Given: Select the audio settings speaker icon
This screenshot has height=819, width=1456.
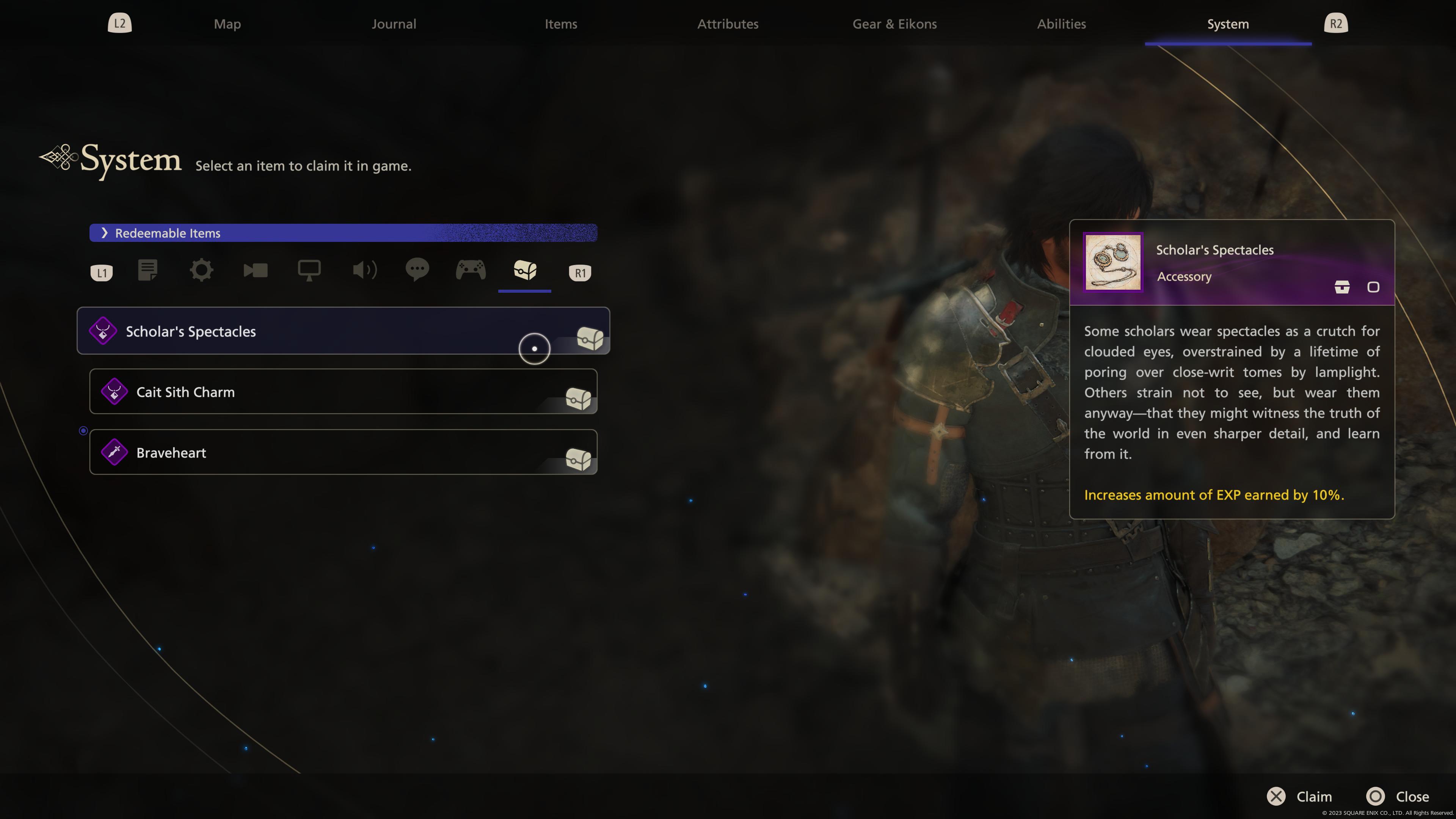Looking at the screenshot, I should tap(364, 271).
